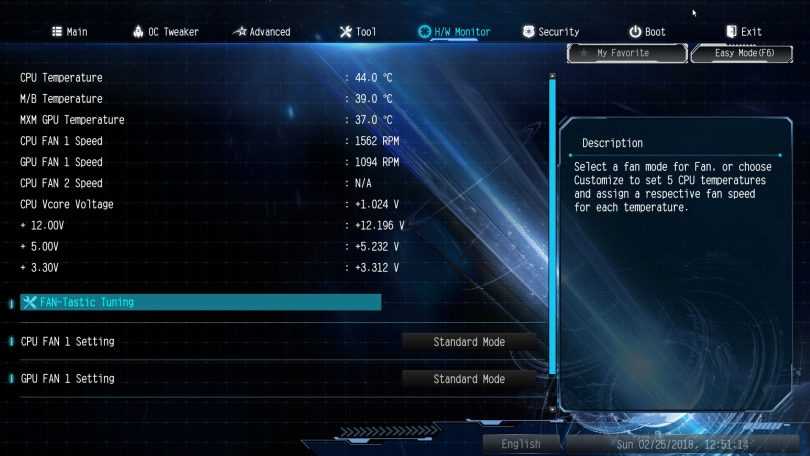
Task: Click the settings list scrollbar
Action: click(551, 240)
